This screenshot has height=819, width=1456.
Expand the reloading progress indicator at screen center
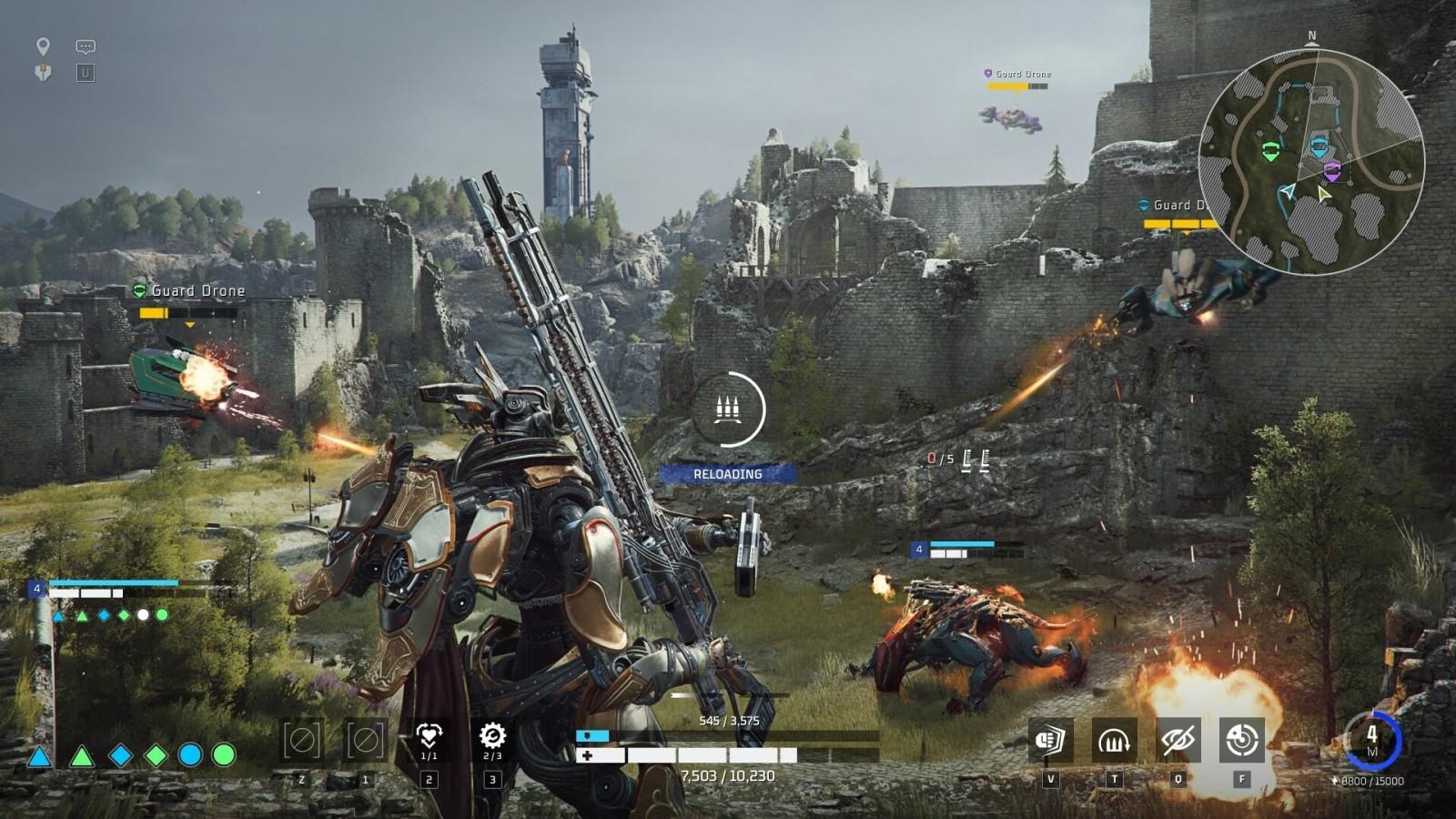pyautogui.click(x=729, y=410)
